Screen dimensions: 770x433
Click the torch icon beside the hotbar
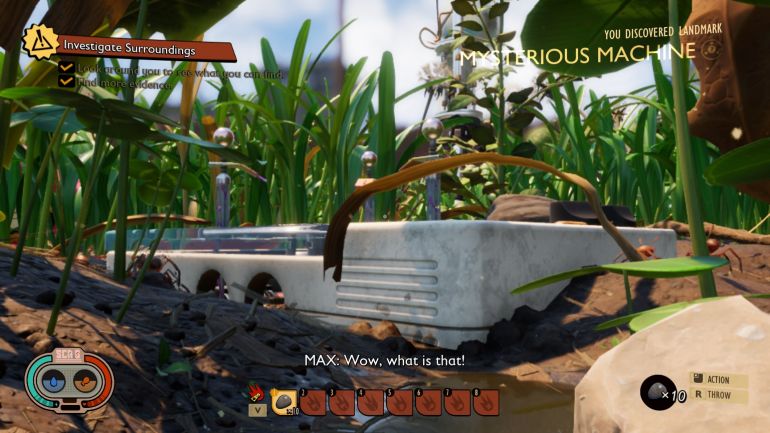click(257, 395)
